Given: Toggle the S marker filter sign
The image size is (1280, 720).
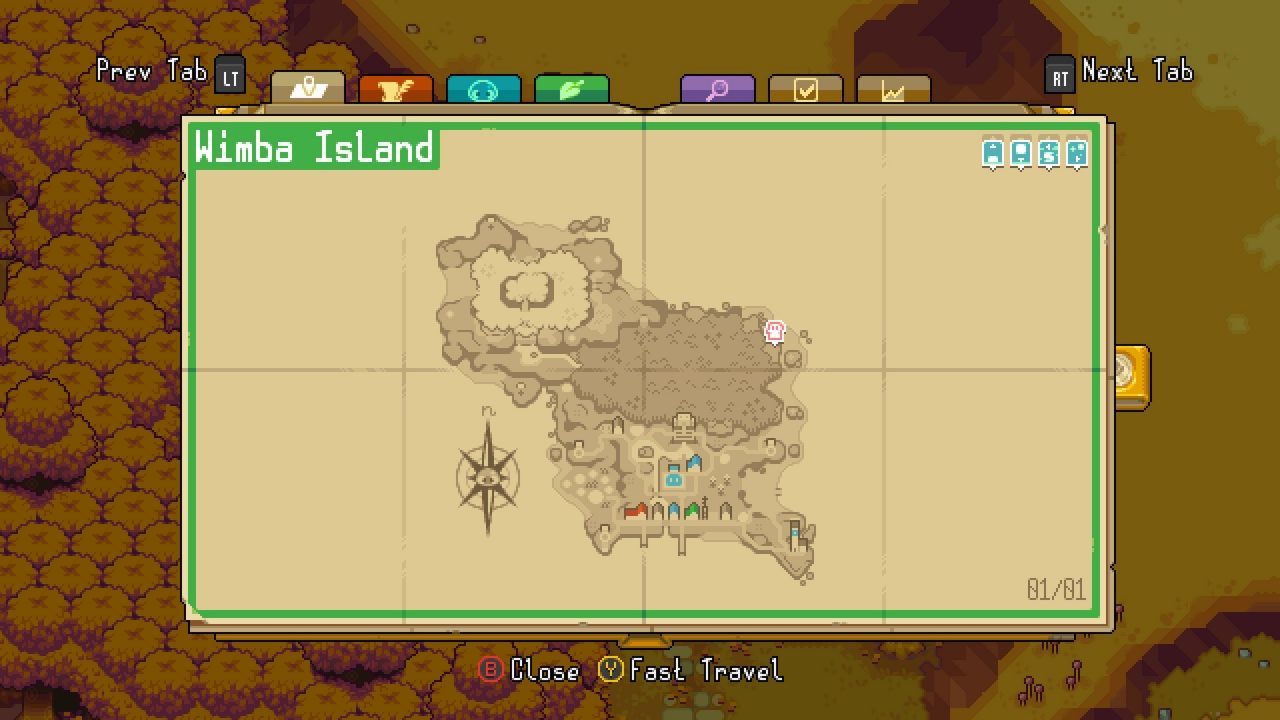Looking at the screenshot, I should tap(1048, 152).
